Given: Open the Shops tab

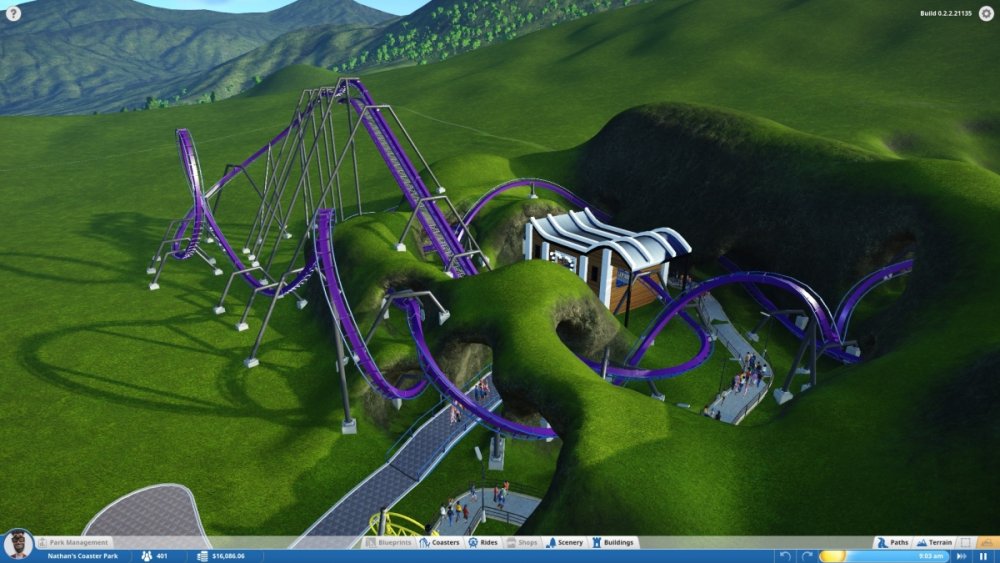Looking at the screenshot, I should [523, 543].
